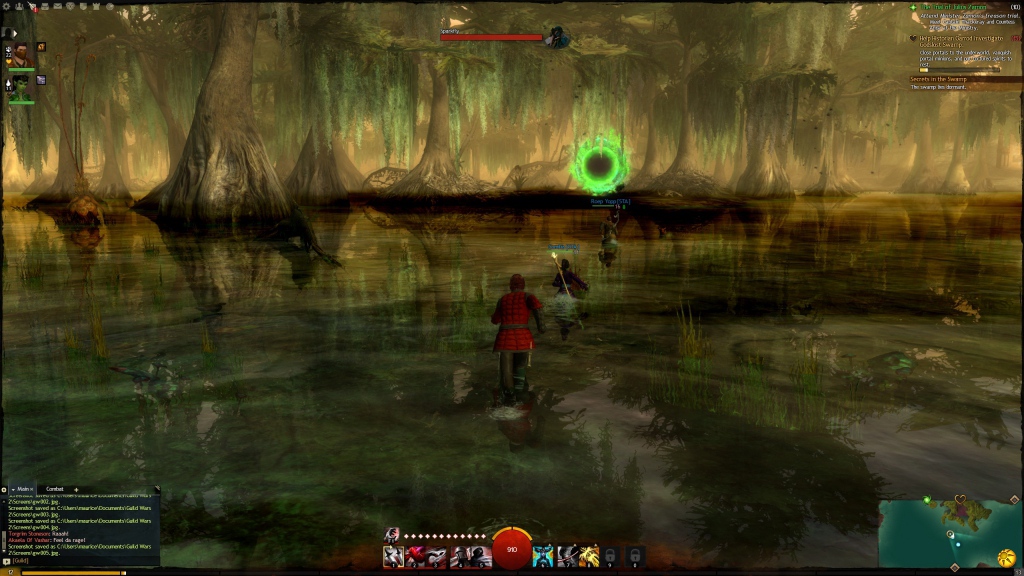Activate the utility skill in slot 7
The width and height of the screenshot is (1024, 576).
566,556
